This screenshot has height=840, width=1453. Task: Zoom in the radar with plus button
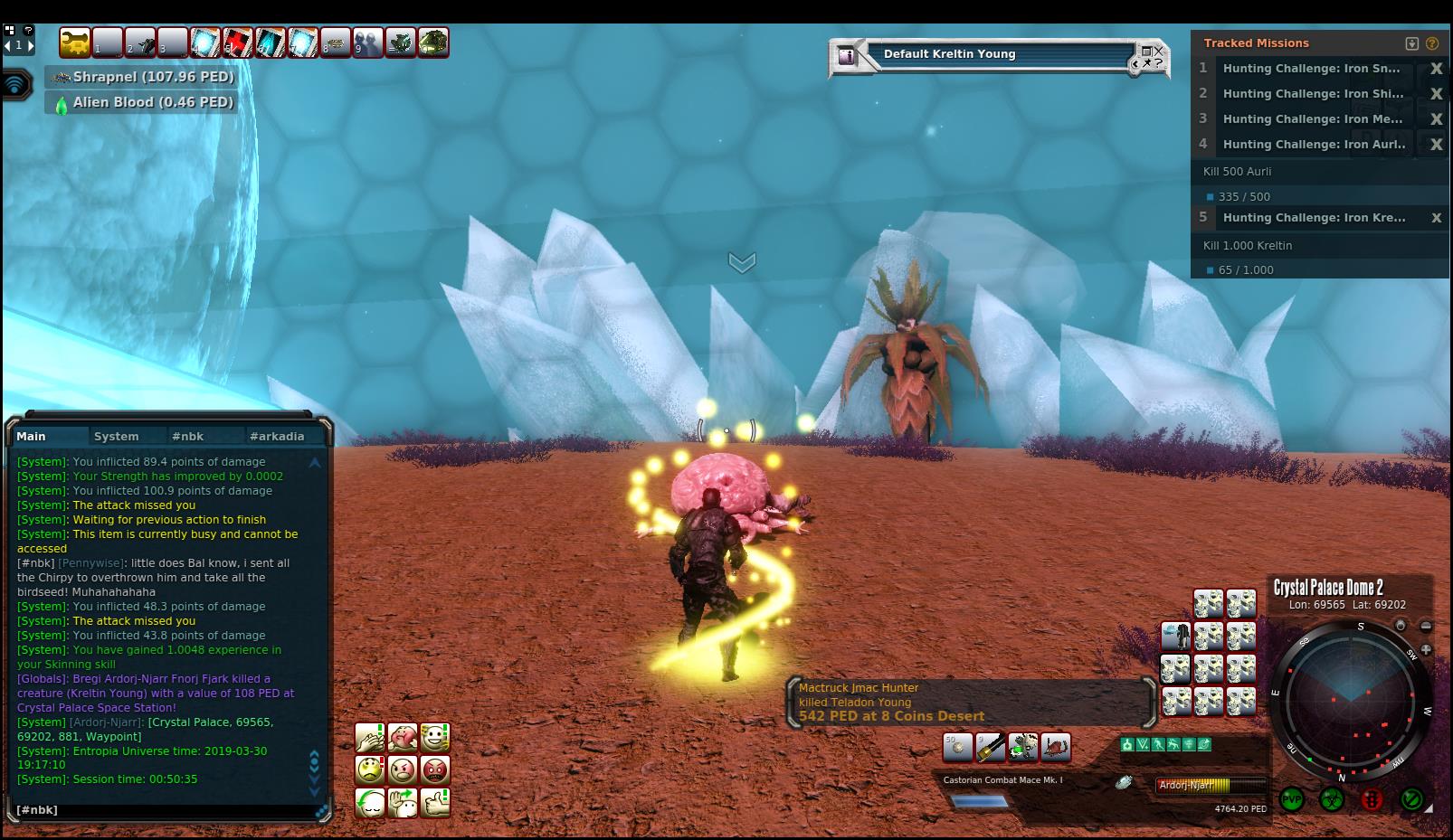[x=1426, y=649]
